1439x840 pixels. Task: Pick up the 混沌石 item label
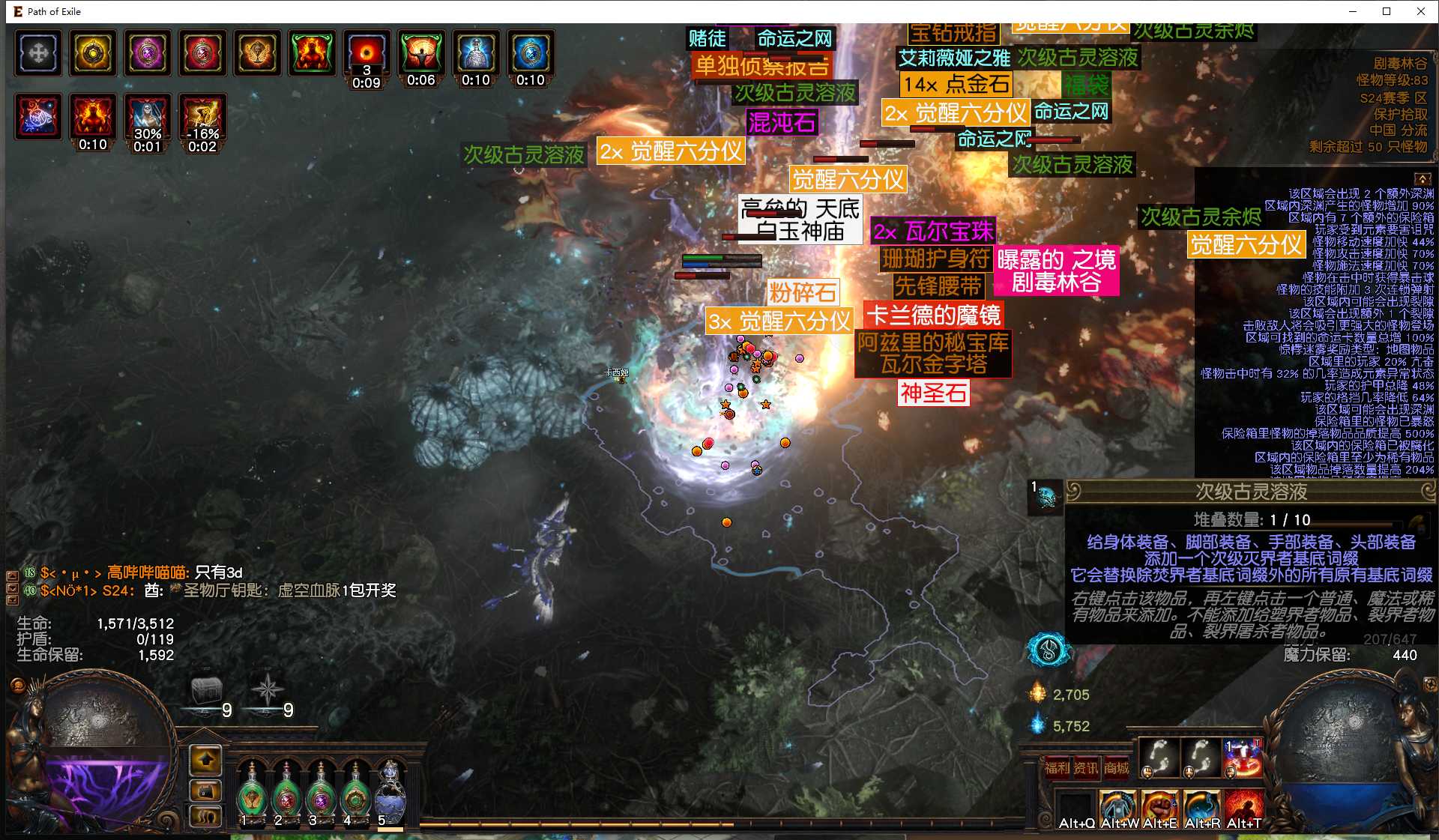pos(782,122)
